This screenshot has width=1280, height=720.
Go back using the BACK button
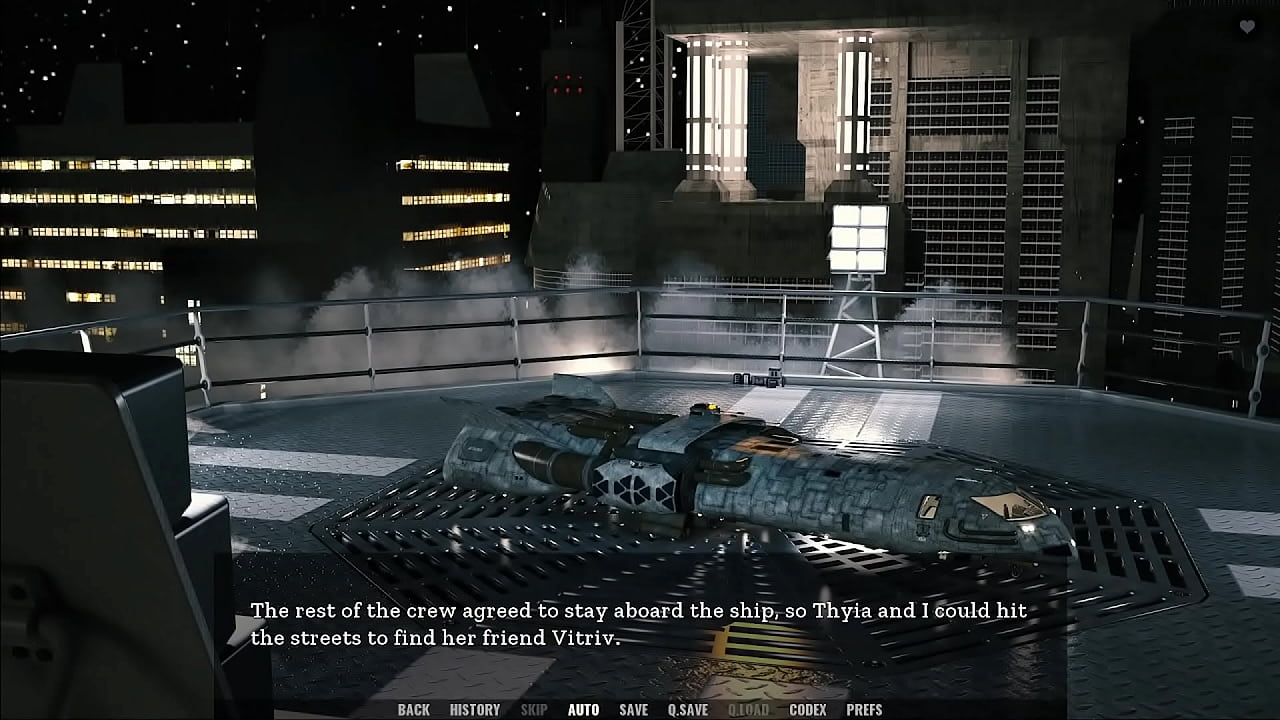[413, 710]
